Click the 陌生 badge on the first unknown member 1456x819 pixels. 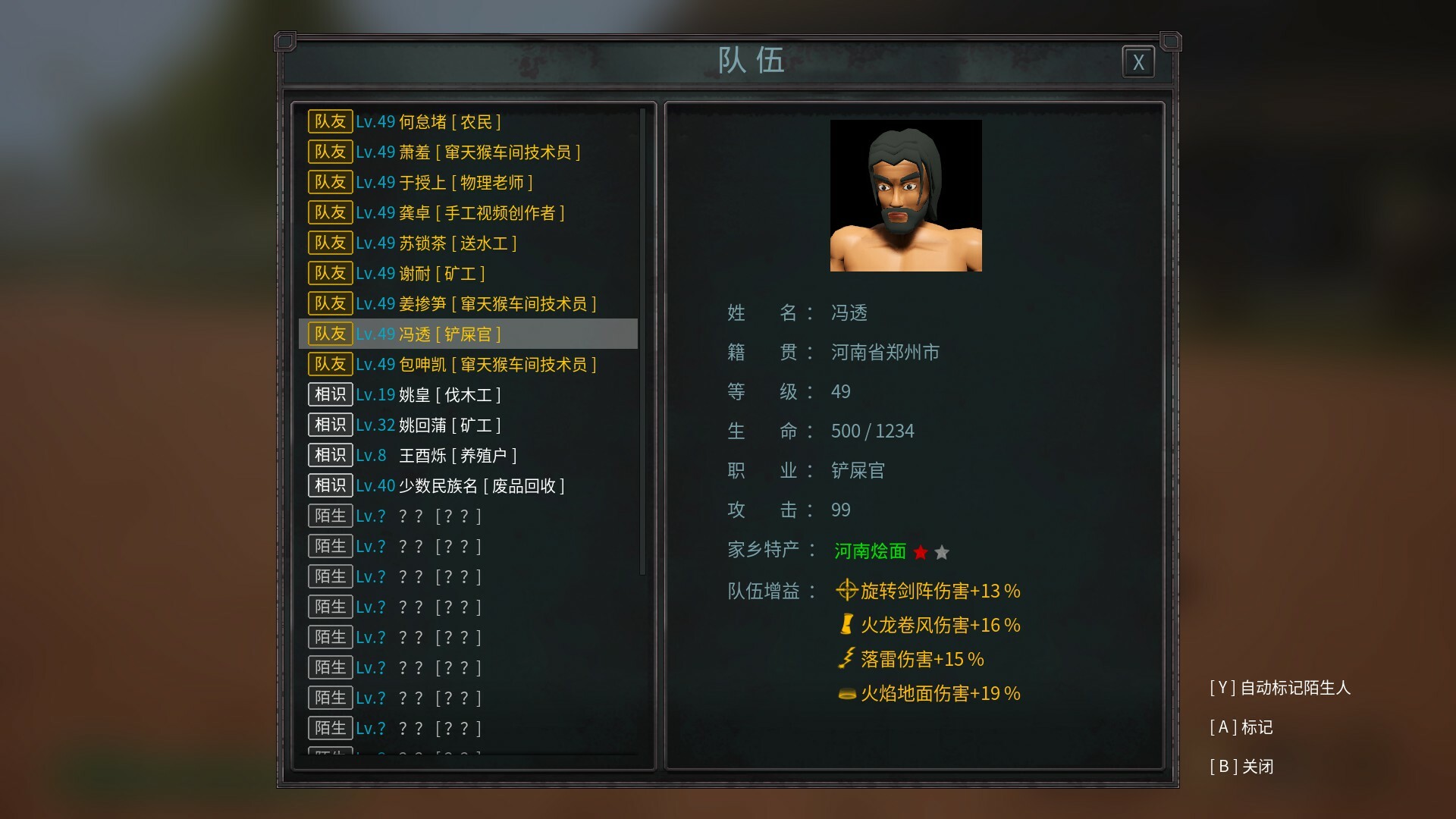[330, 516]
